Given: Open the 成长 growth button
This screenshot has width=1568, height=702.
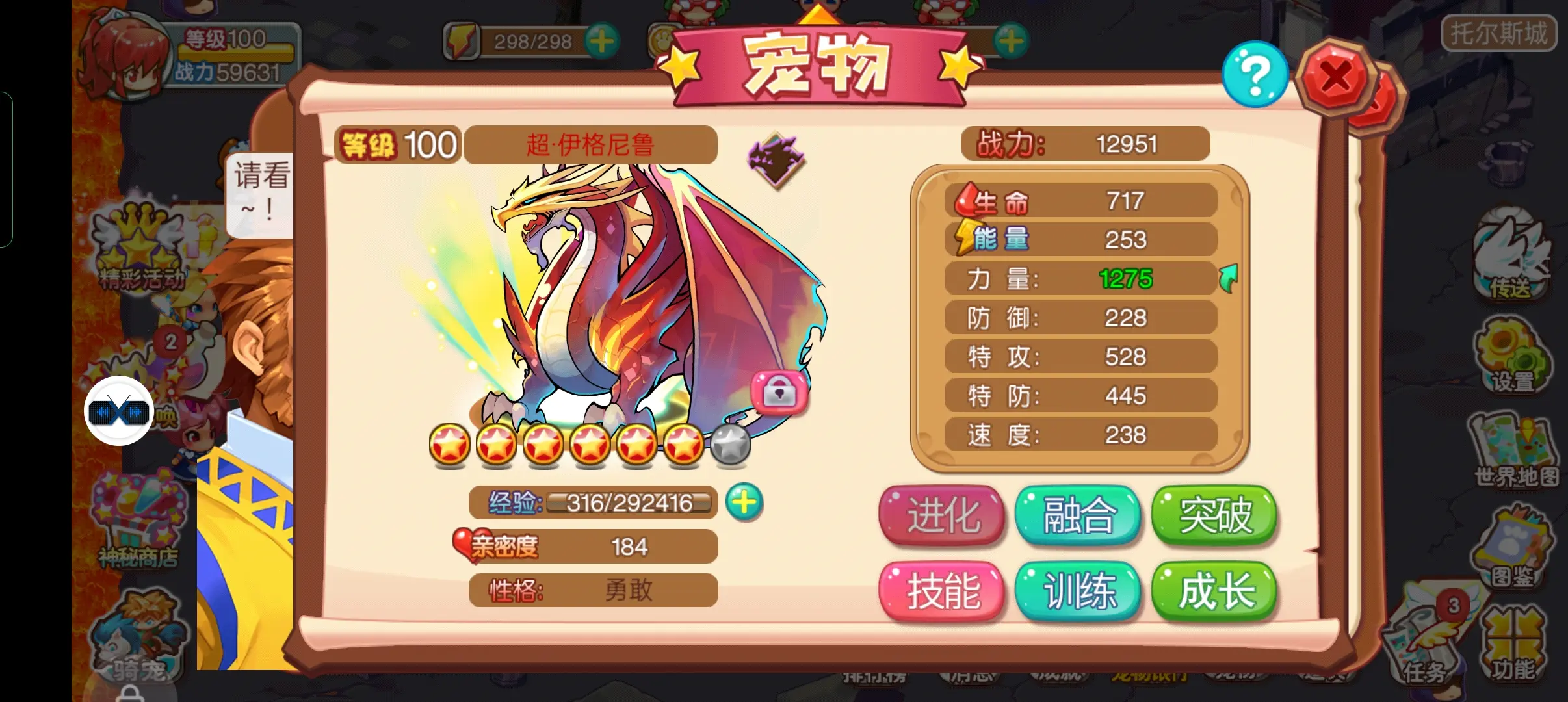Looking at the screenshot, I should point(1214,591).
